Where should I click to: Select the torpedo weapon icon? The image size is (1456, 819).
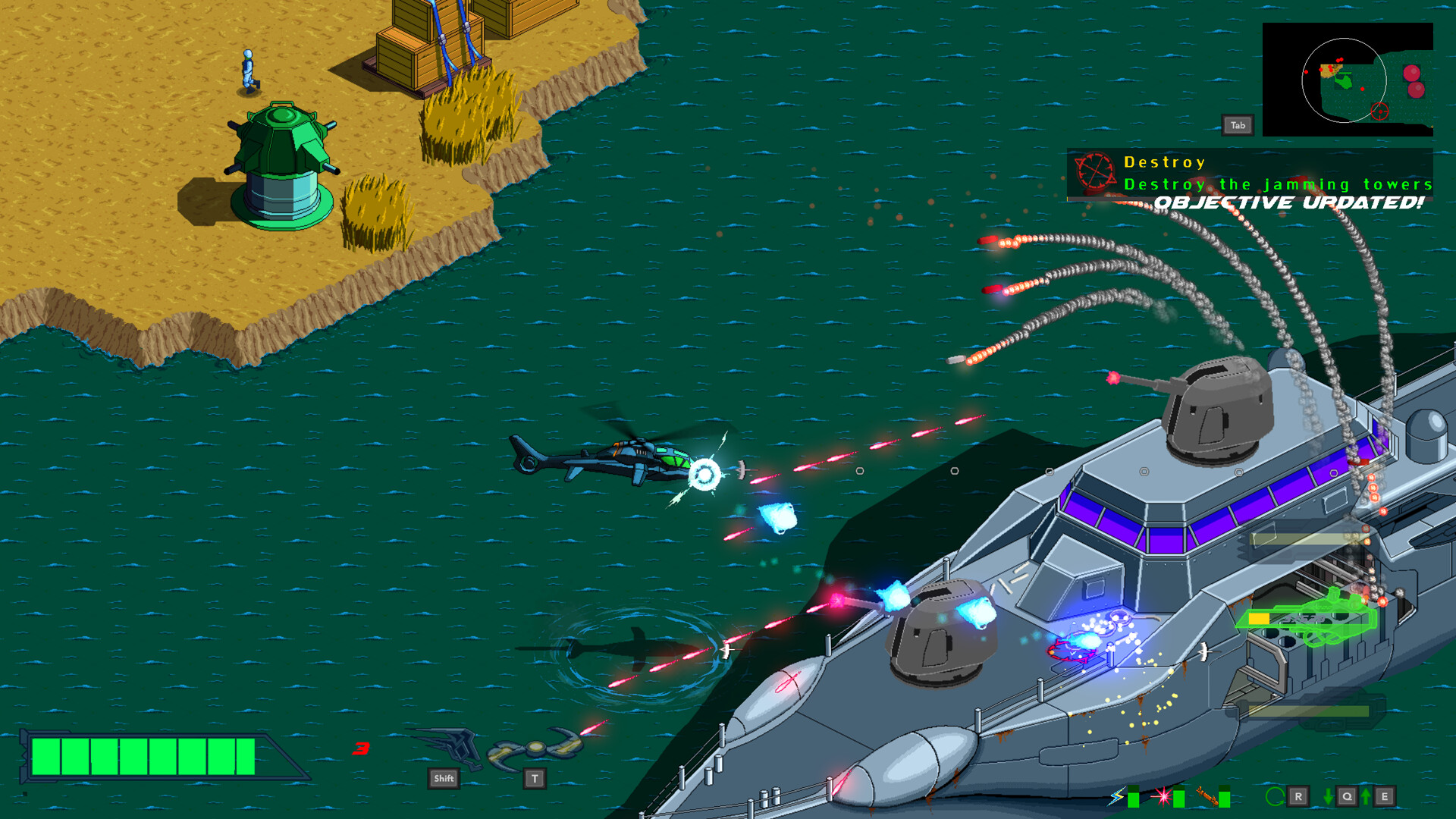(1207, 796)
